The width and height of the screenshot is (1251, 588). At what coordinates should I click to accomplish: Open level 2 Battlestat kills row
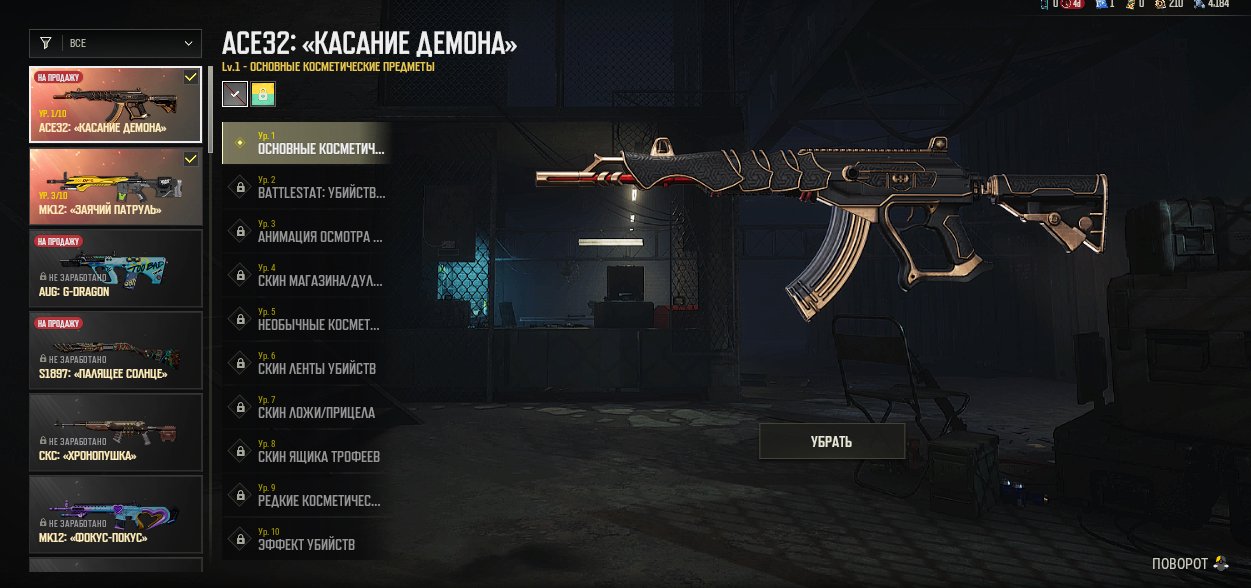(306, 187)
